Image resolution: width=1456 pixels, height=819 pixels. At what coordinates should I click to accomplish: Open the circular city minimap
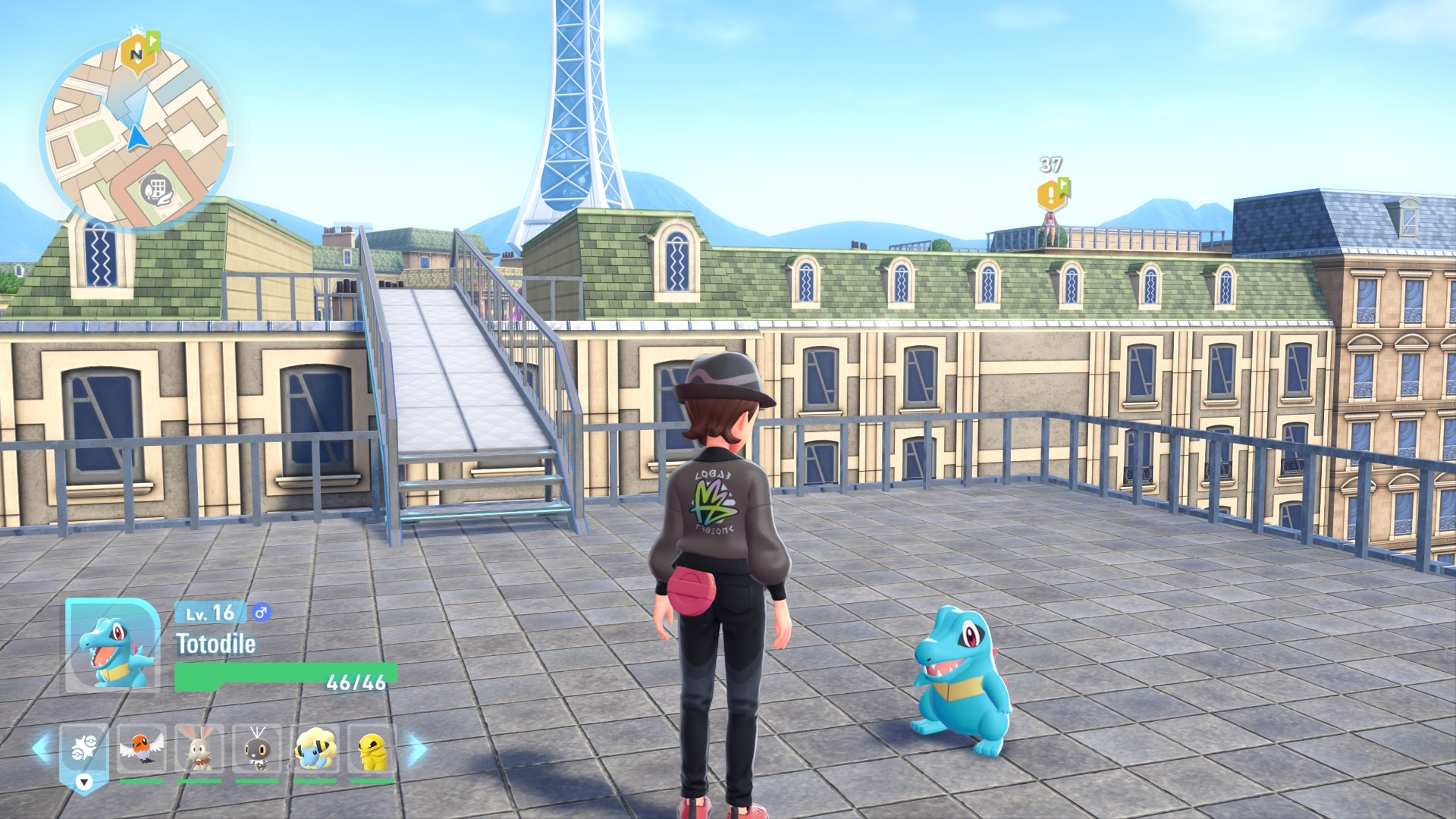(x=136, y=136)
